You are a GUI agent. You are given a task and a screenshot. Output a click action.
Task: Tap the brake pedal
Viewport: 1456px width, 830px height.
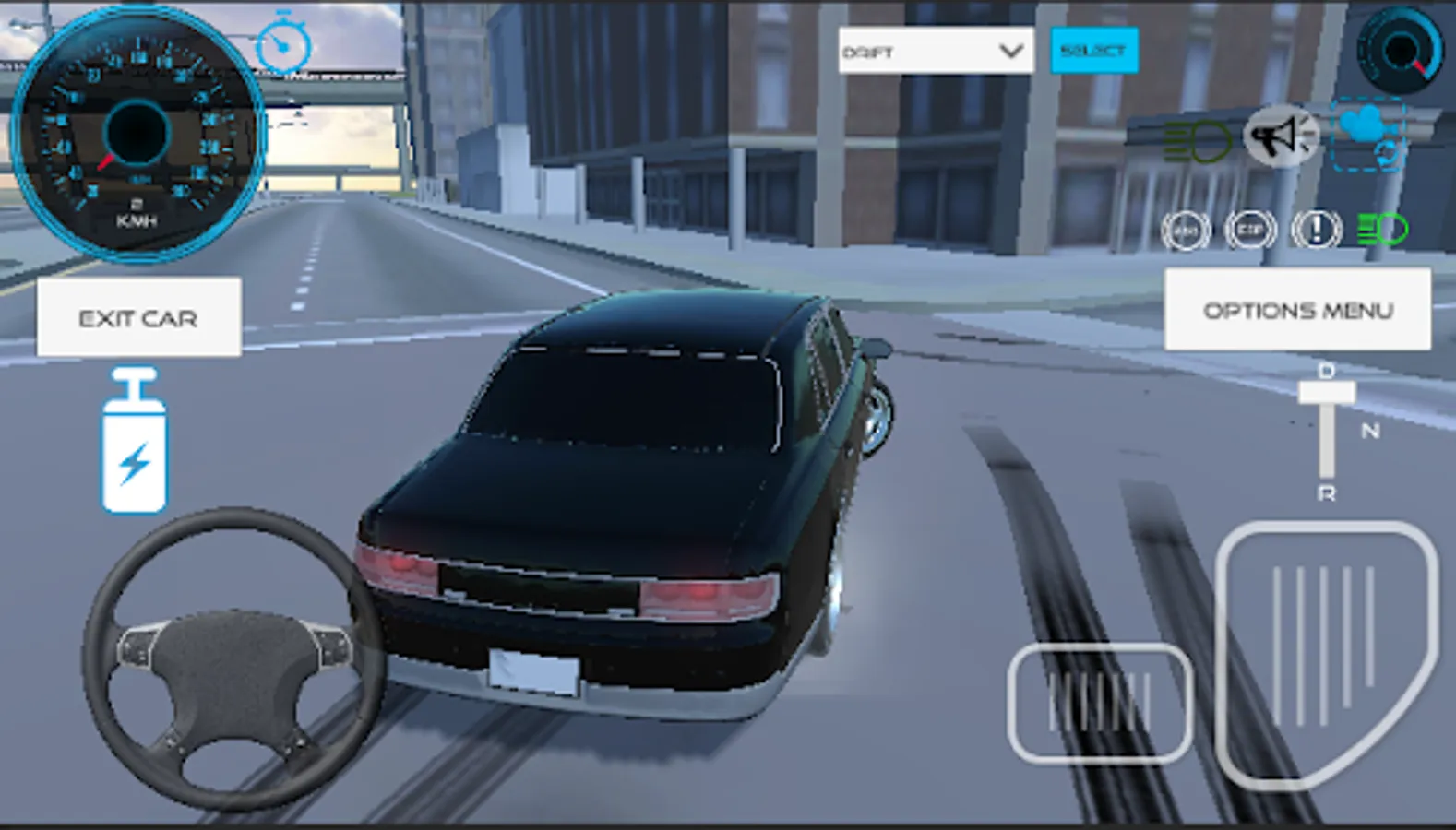point(1100,703)
